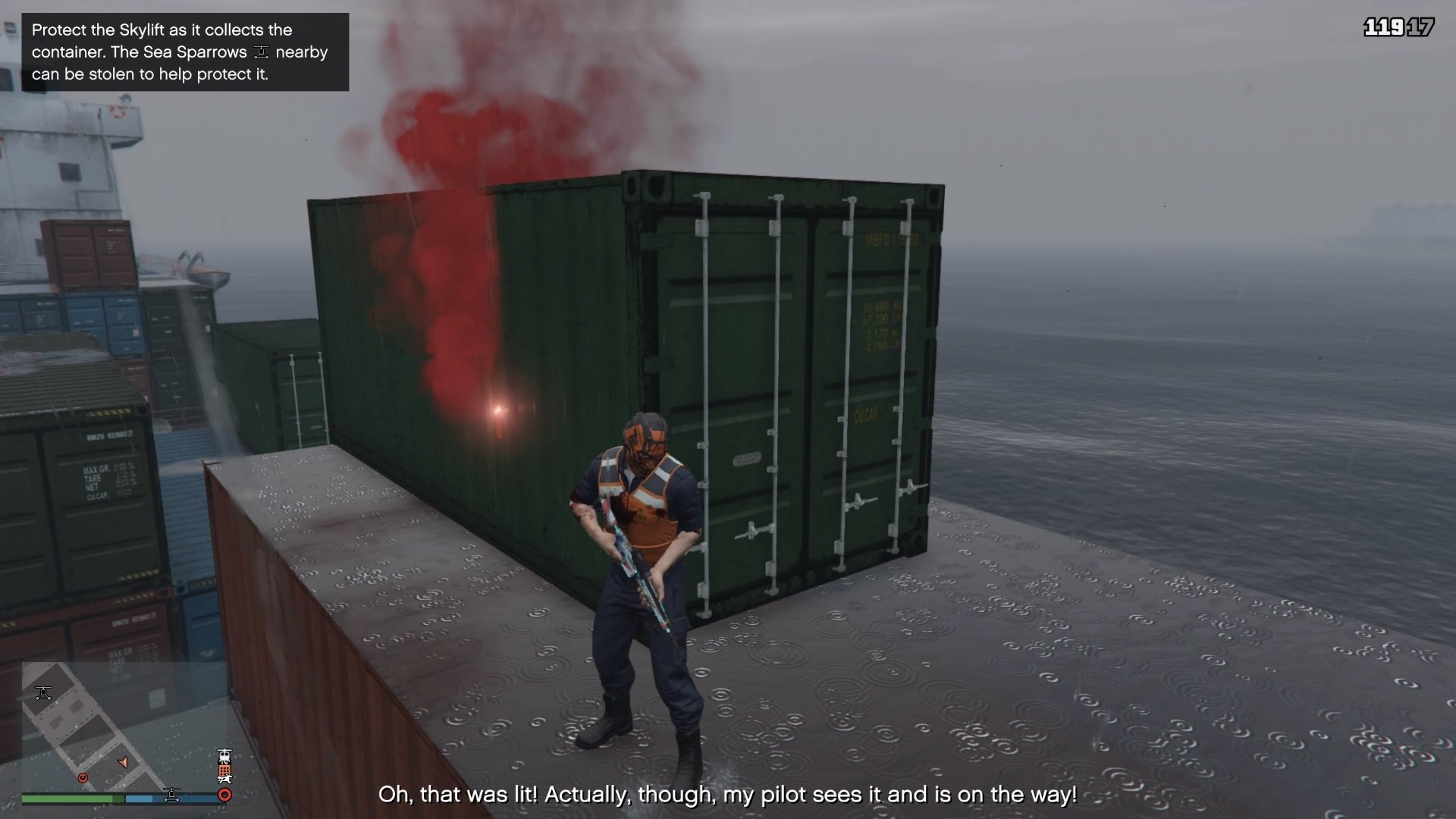
Task: Select the Sea Sparrow icon inside the objective text
Action: pos(262,52)
